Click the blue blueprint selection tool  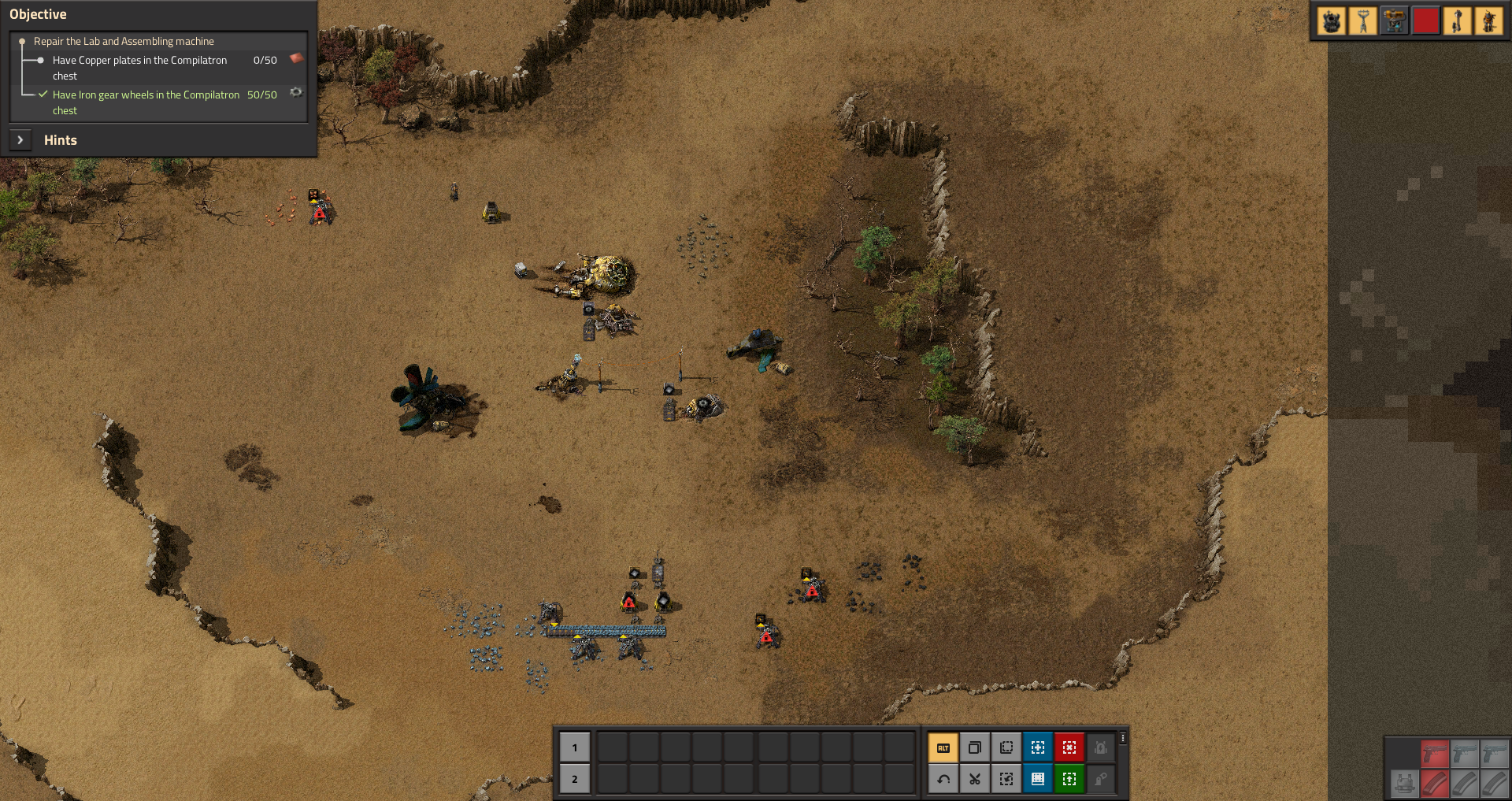pos(1038,747)
